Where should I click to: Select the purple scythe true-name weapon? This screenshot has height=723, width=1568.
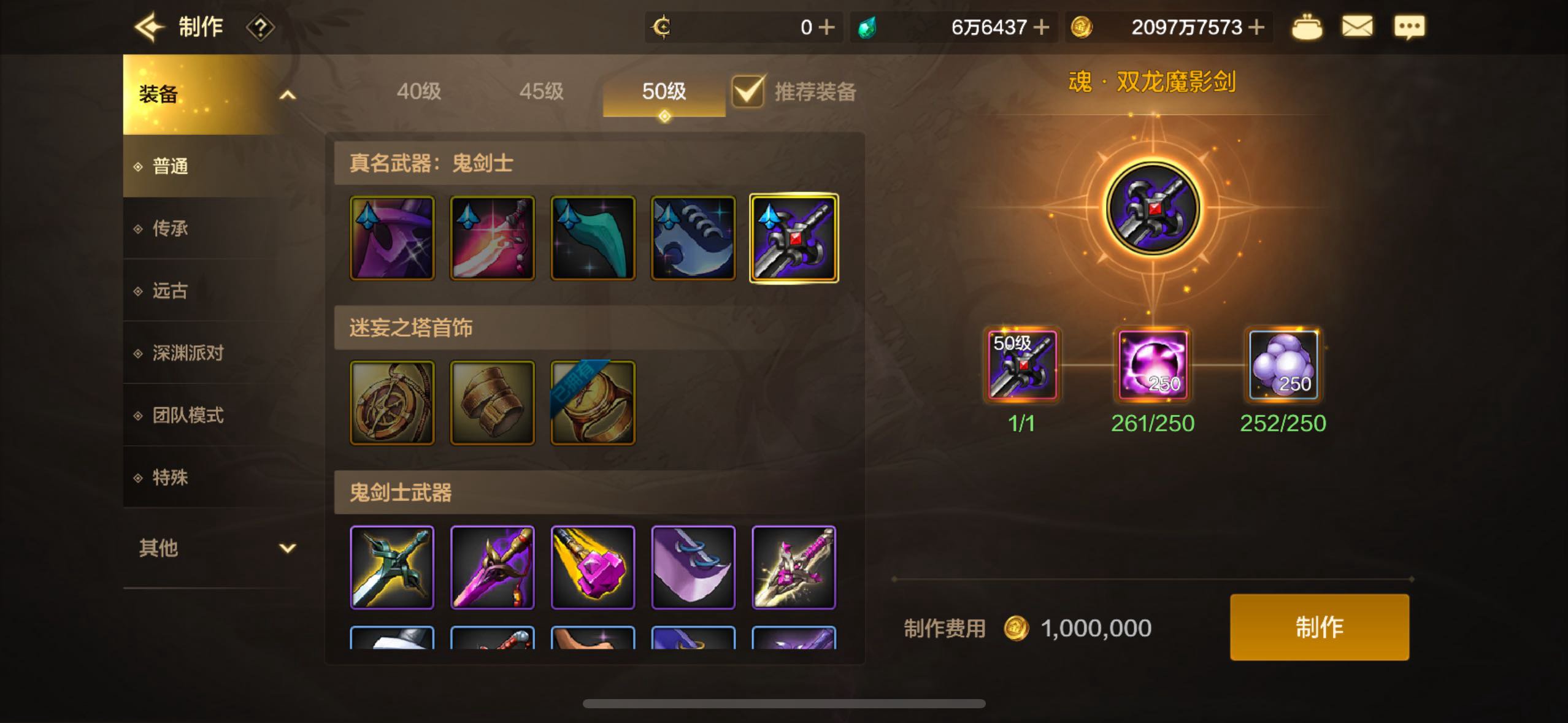(x=392, y=238)
